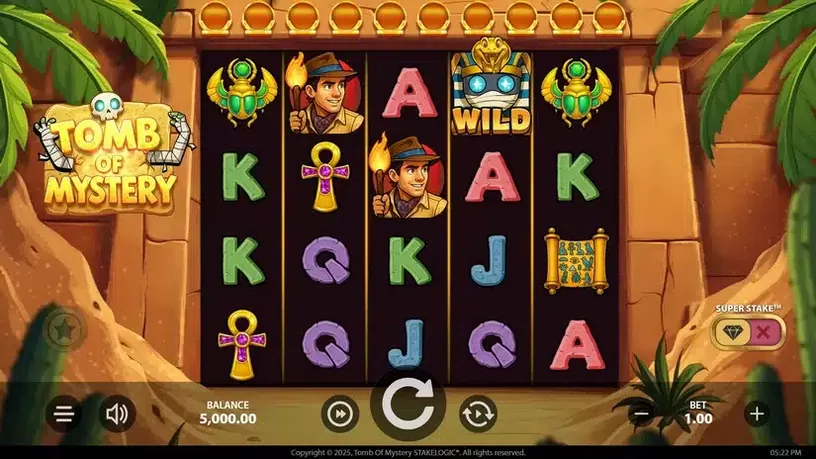
Task: Mute the sound with the speaker icon
Action: coord(117,414)
